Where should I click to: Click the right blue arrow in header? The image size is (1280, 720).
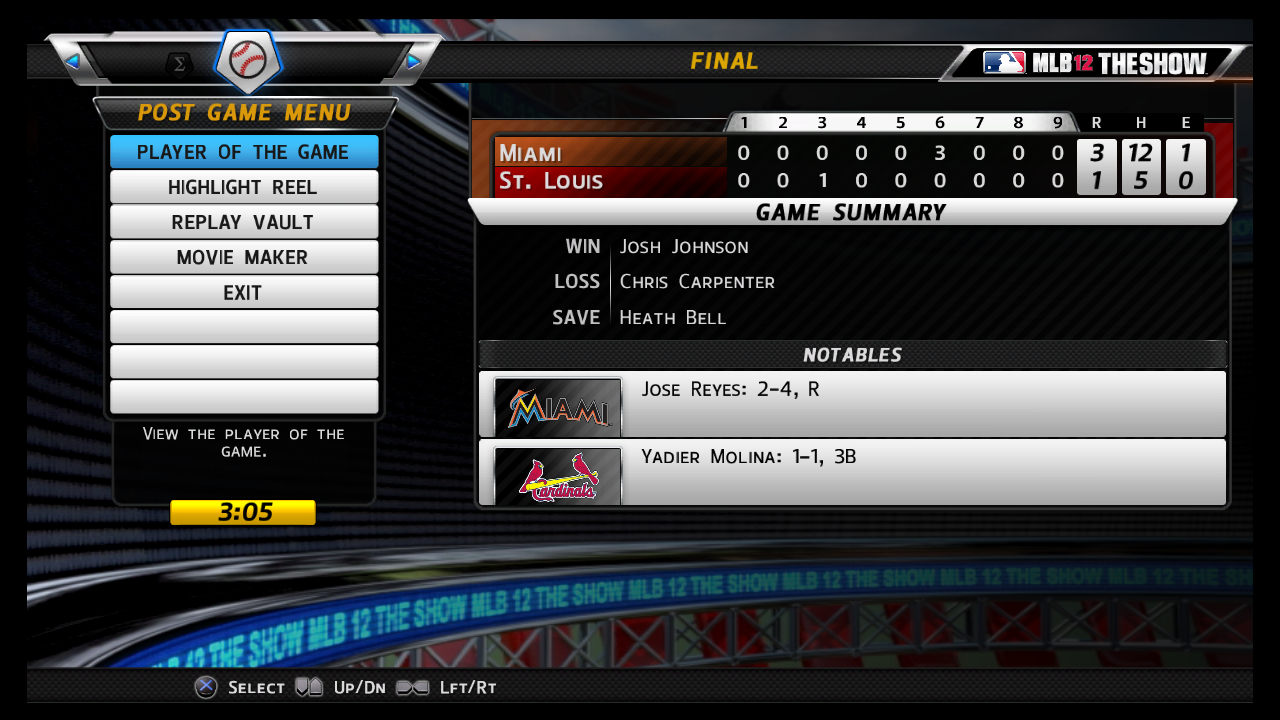414,62
